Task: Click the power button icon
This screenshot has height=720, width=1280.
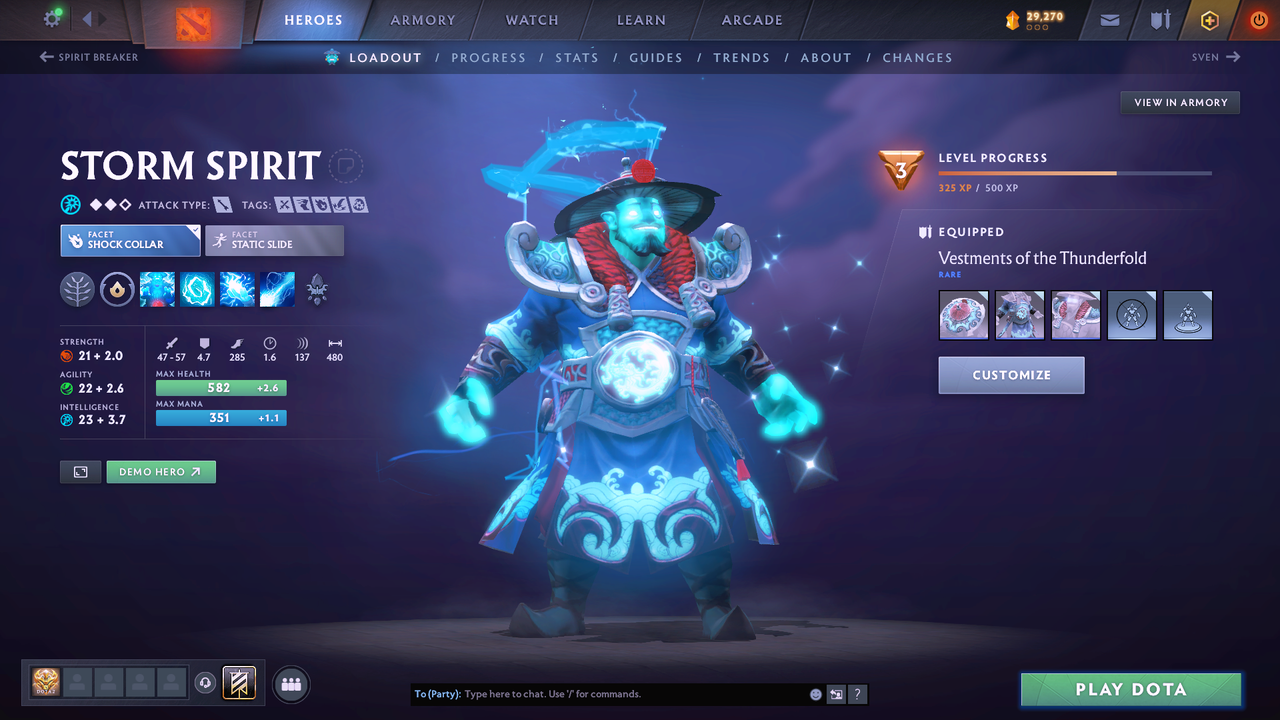Action: [x=1258, y=20]
